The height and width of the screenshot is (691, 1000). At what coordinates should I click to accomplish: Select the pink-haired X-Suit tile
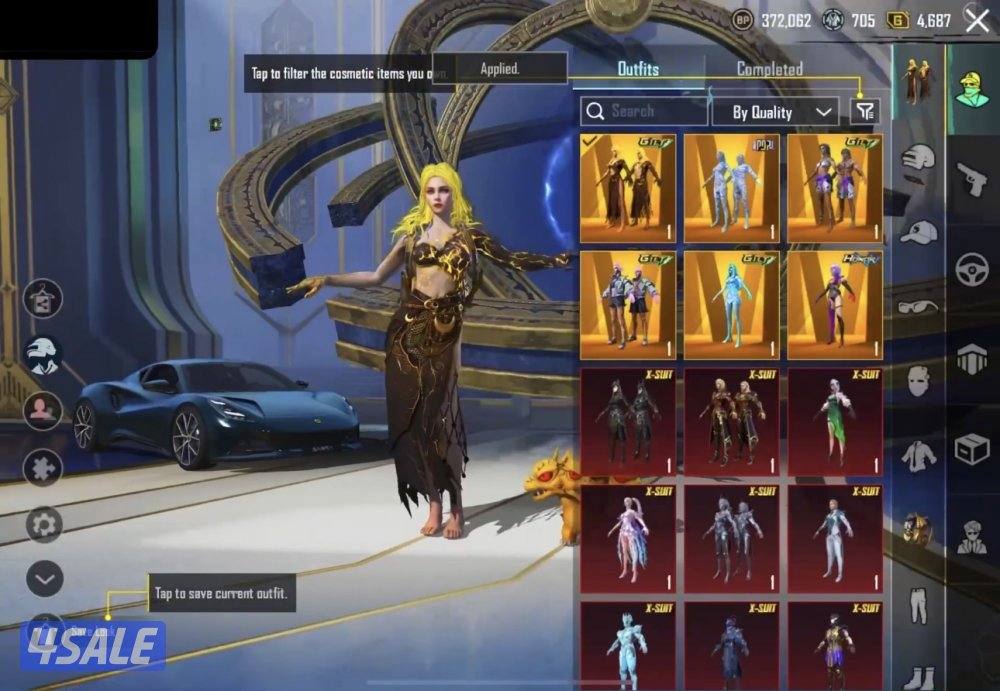[x=628, y=537]
